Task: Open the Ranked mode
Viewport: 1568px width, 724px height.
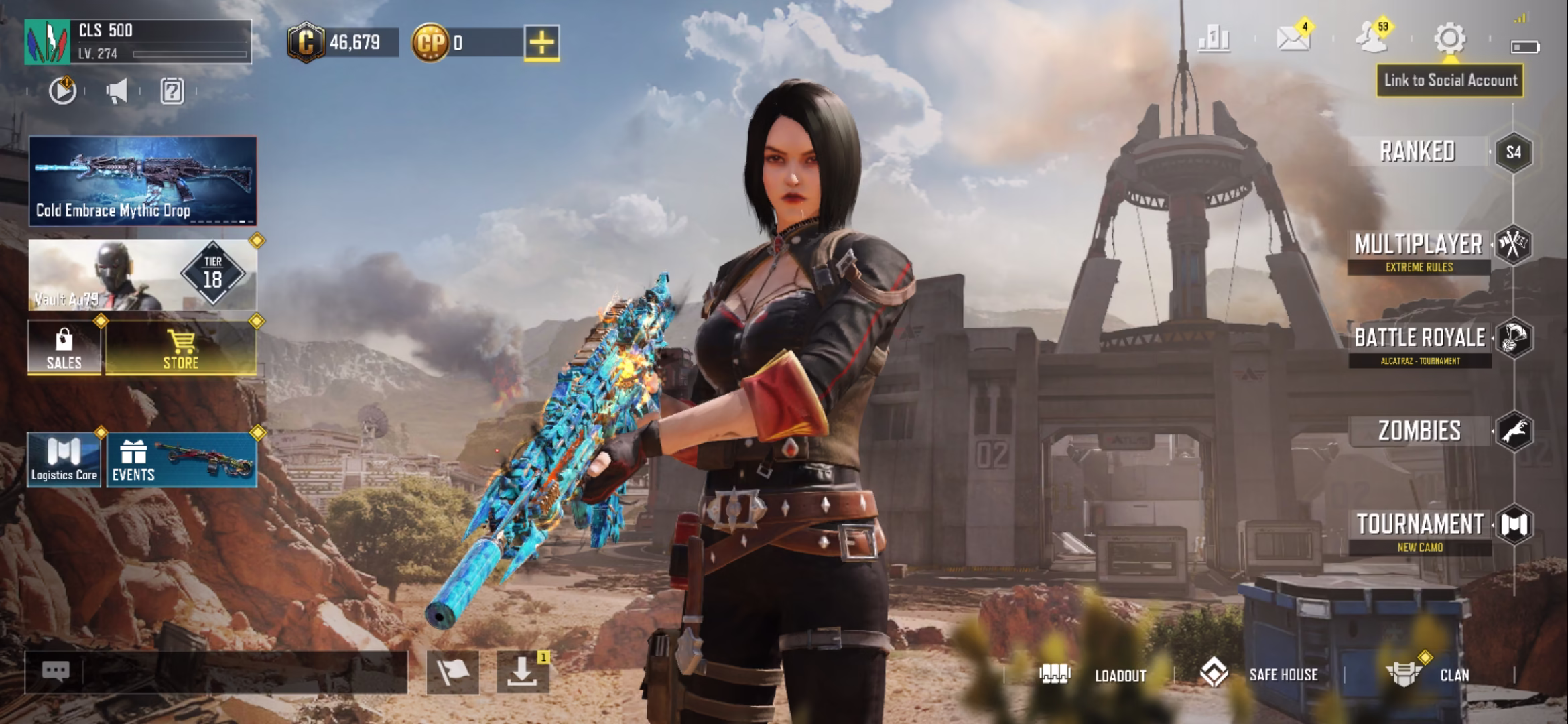Action: coord(1418,152)
